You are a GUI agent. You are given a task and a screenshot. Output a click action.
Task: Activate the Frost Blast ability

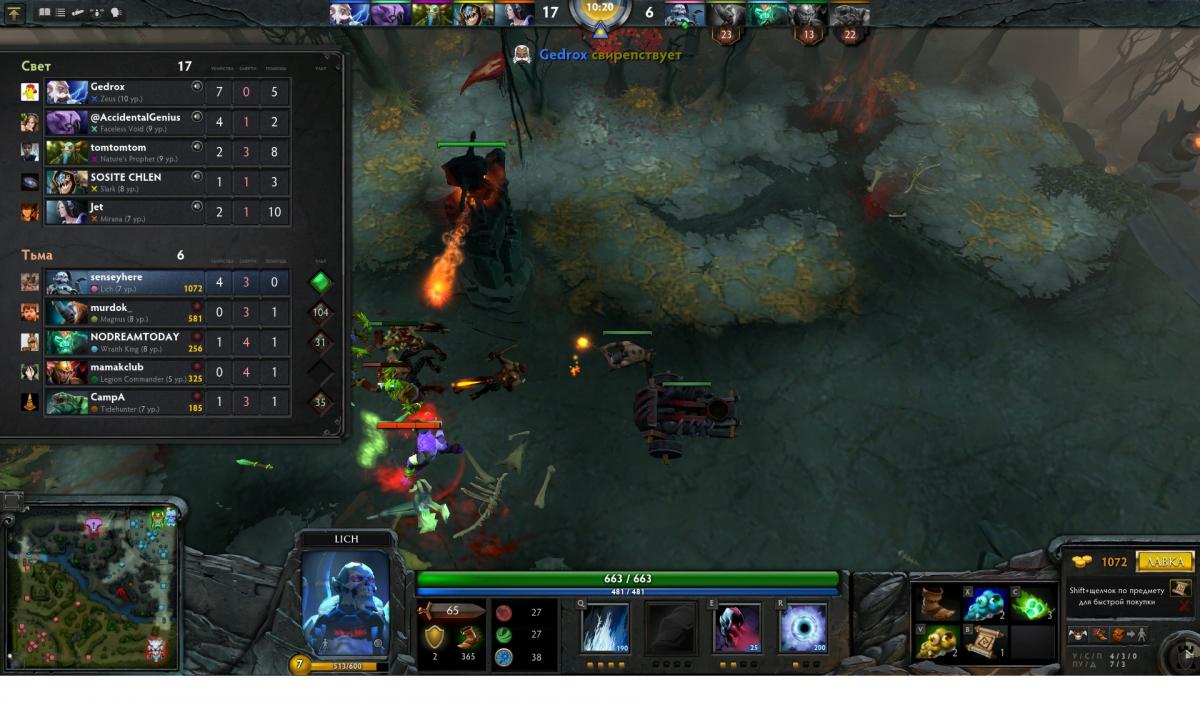coord(605,628)
